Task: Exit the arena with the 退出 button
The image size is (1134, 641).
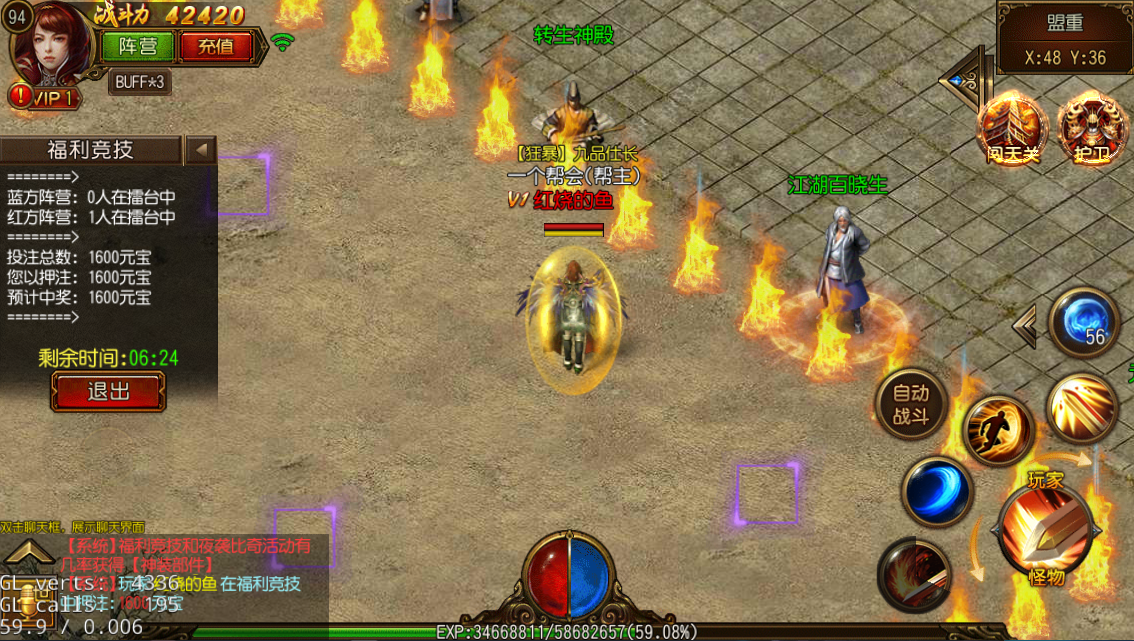Action: (x=108, y=391)
